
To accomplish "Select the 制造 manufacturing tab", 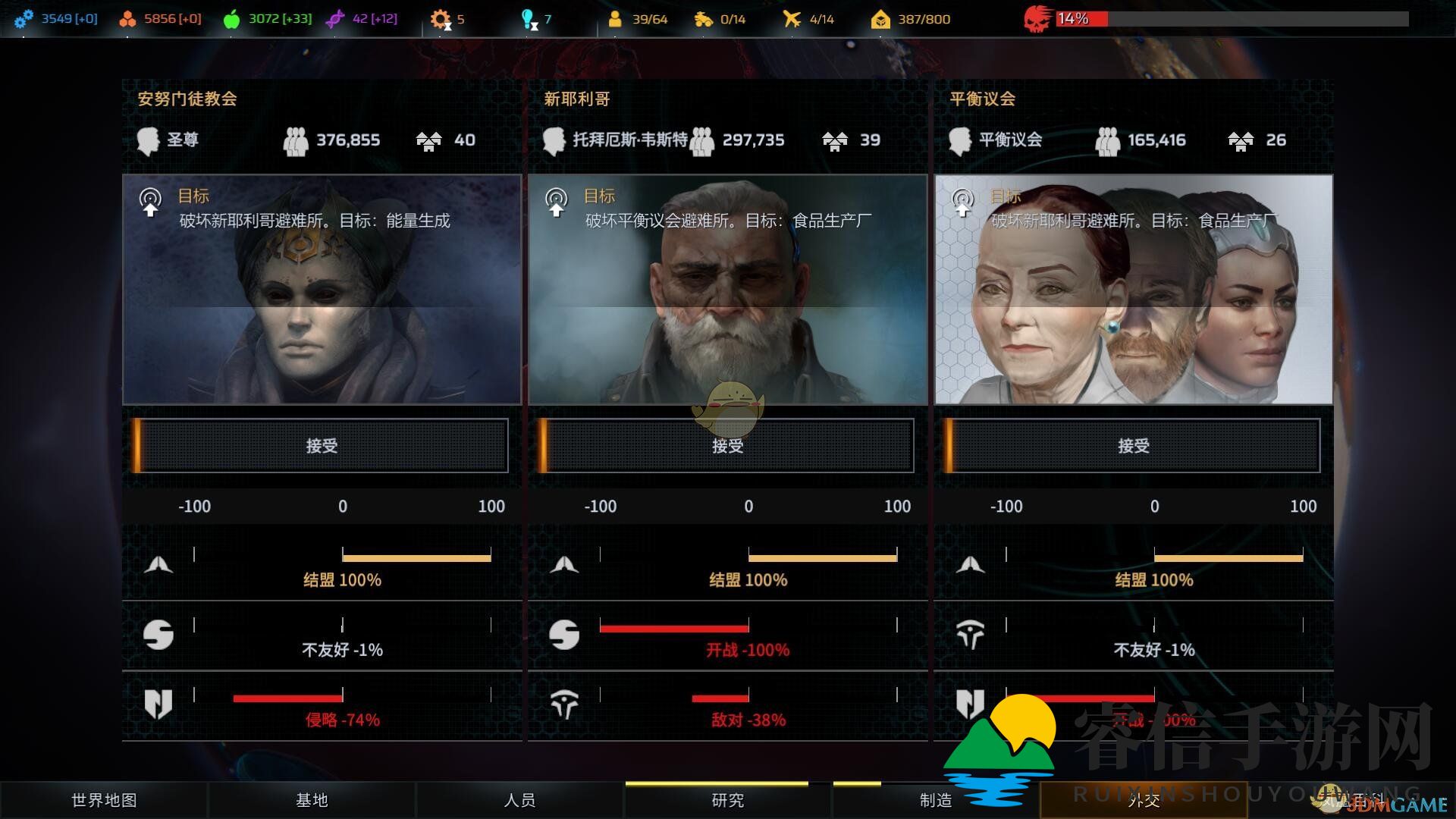I will 935,800.
